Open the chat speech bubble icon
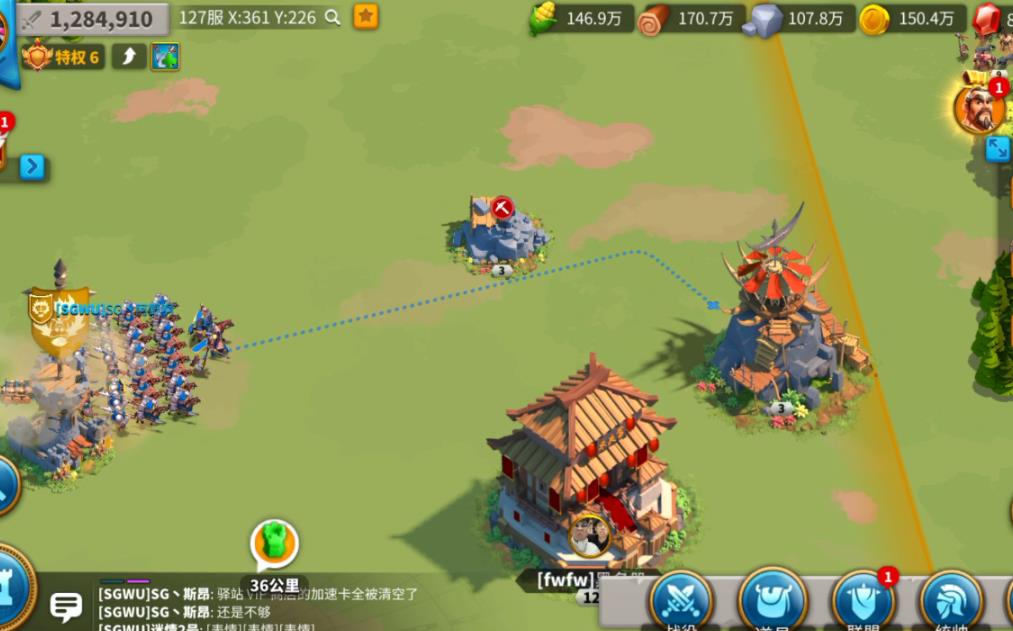1013x631 pixels. 67,604
